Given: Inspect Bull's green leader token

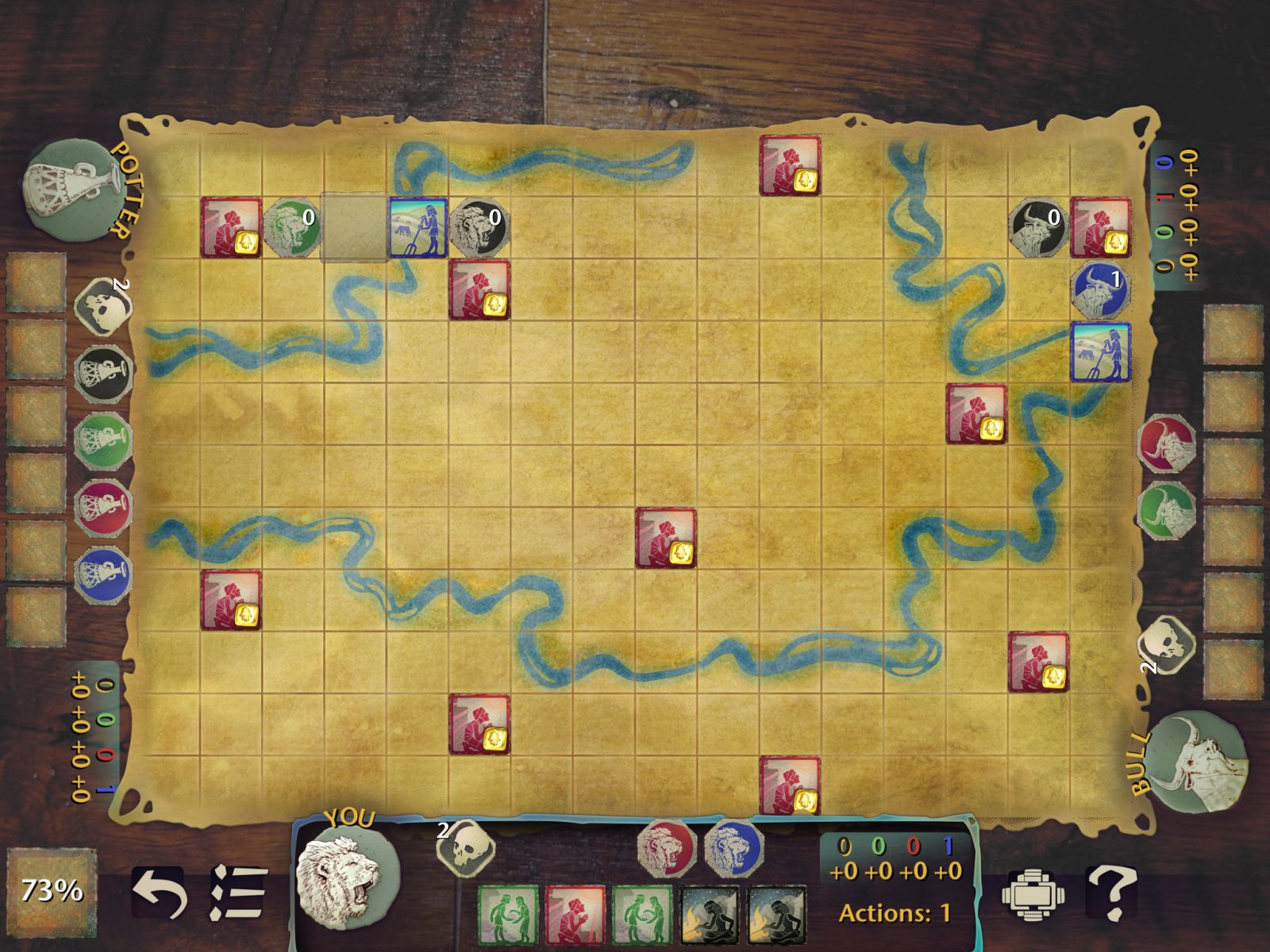Looking at the screenshot, I should [x=1166, y=510].
